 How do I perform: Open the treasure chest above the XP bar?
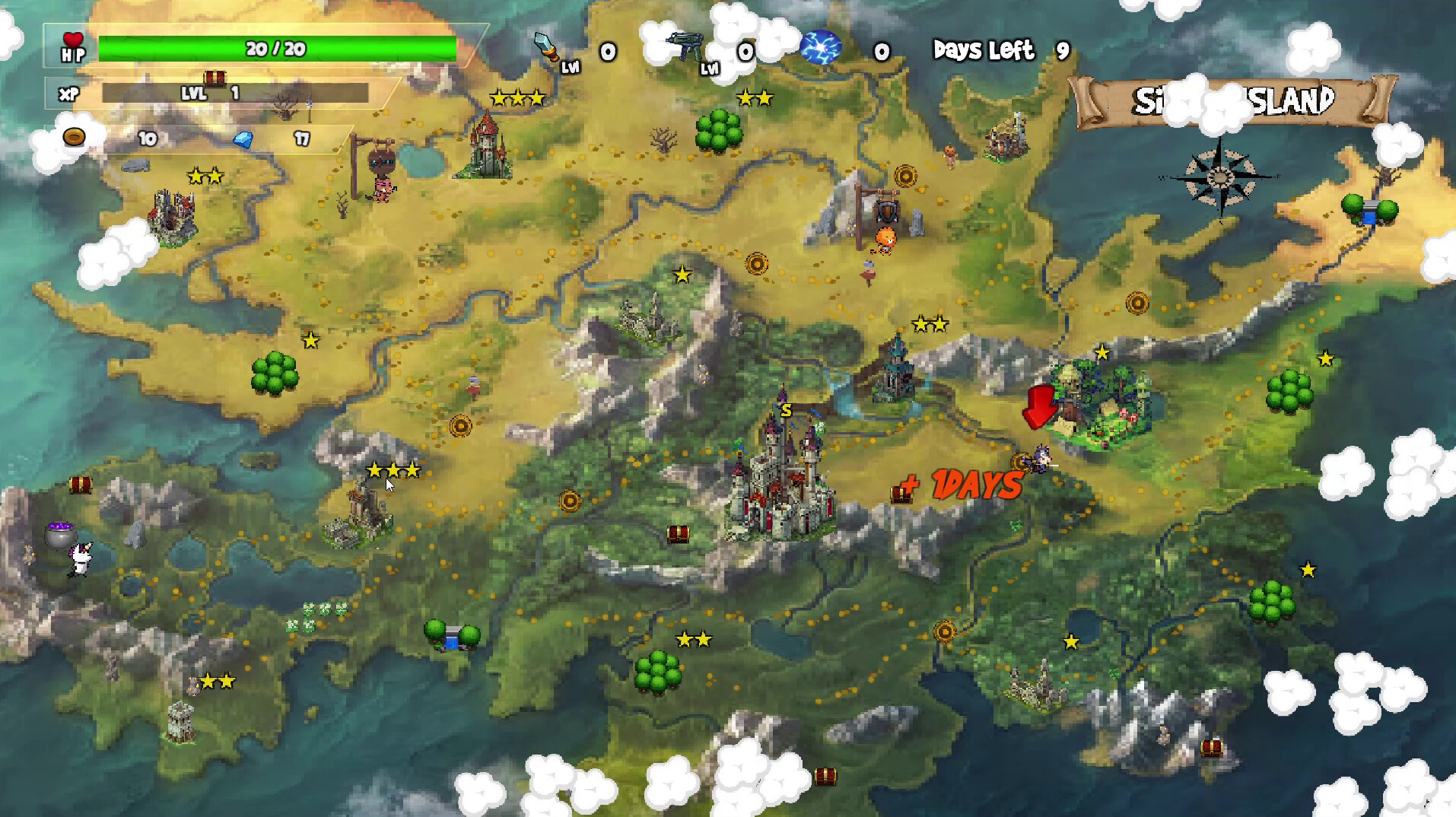point(214,78)
